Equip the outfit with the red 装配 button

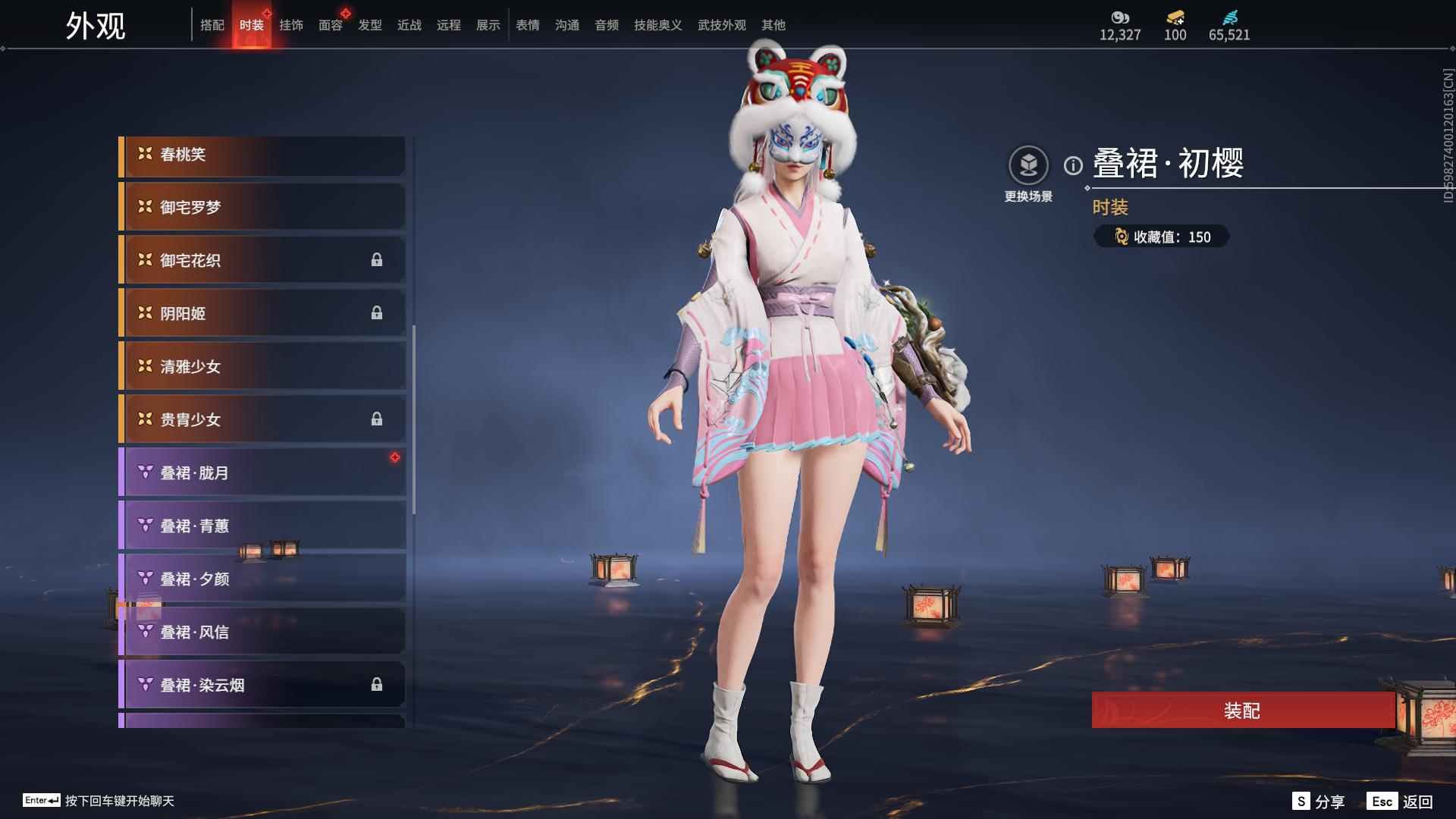1242,711
